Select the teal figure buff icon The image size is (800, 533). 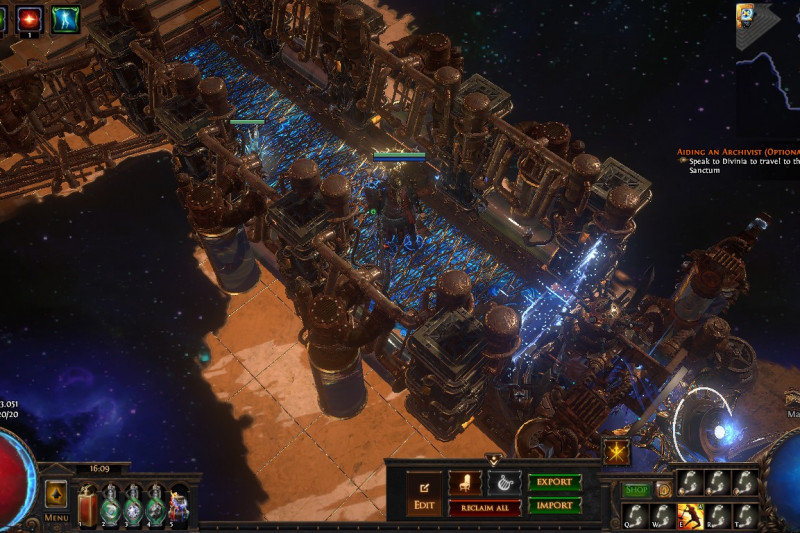[66, 17]
